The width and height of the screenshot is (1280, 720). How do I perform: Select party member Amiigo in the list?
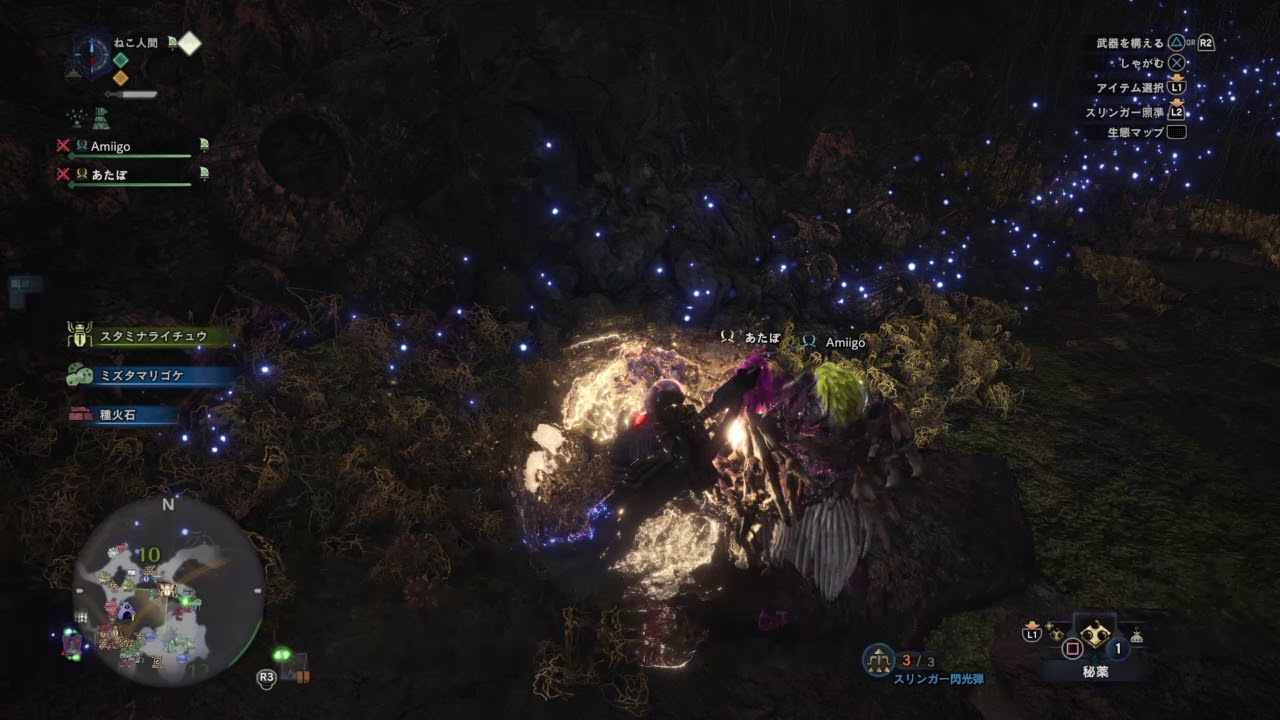coord(110,146)
